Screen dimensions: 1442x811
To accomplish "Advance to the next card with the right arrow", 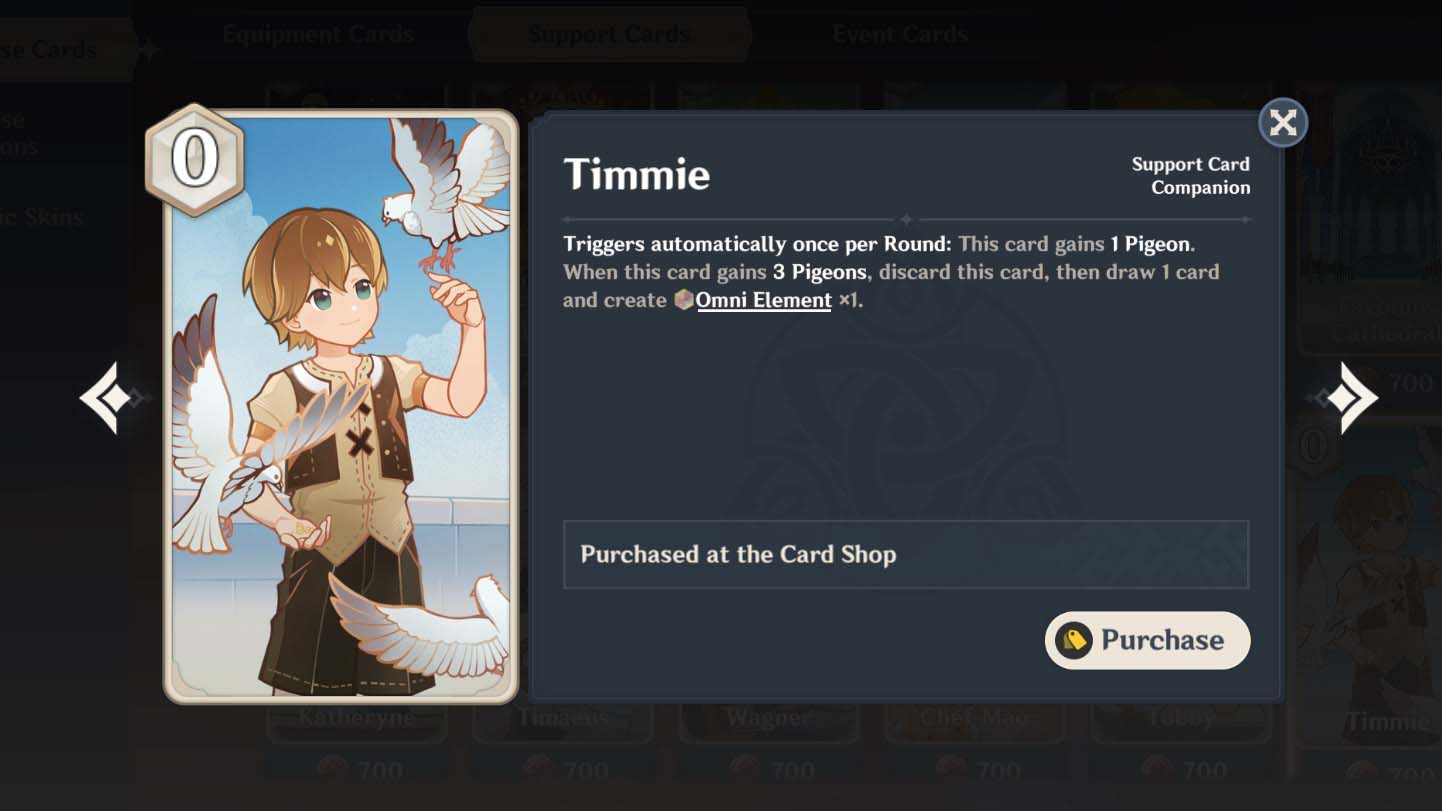I will click(1352, 396).
